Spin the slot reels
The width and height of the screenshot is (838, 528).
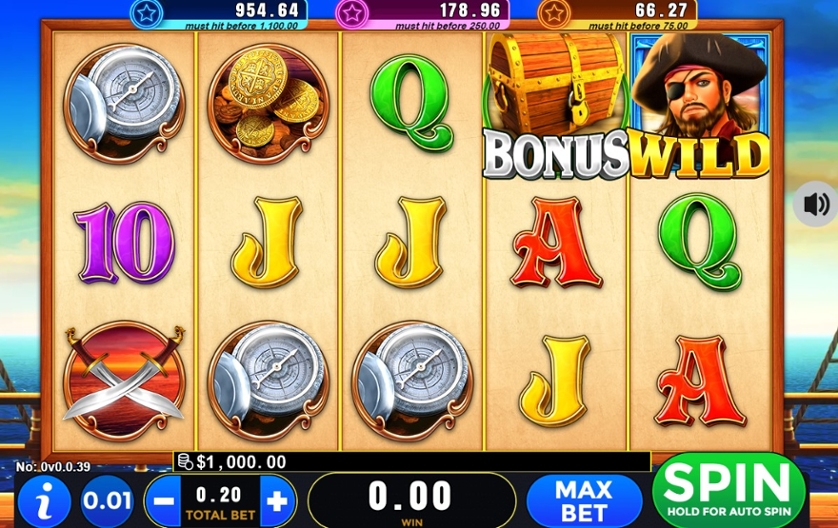pos(728,490)
